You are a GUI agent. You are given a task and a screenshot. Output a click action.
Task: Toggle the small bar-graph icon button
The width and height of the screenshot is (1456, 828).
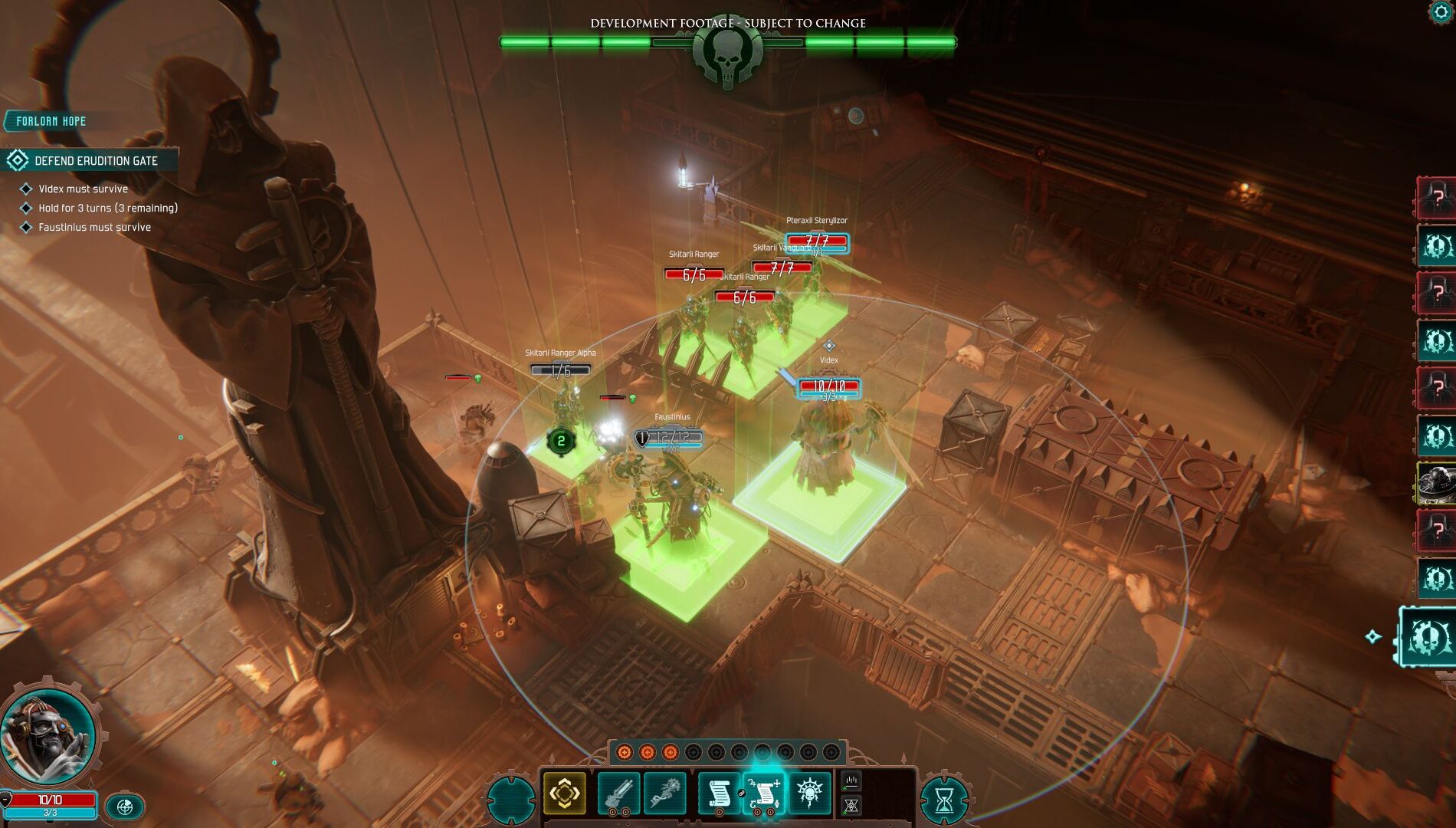coord(851,782)
